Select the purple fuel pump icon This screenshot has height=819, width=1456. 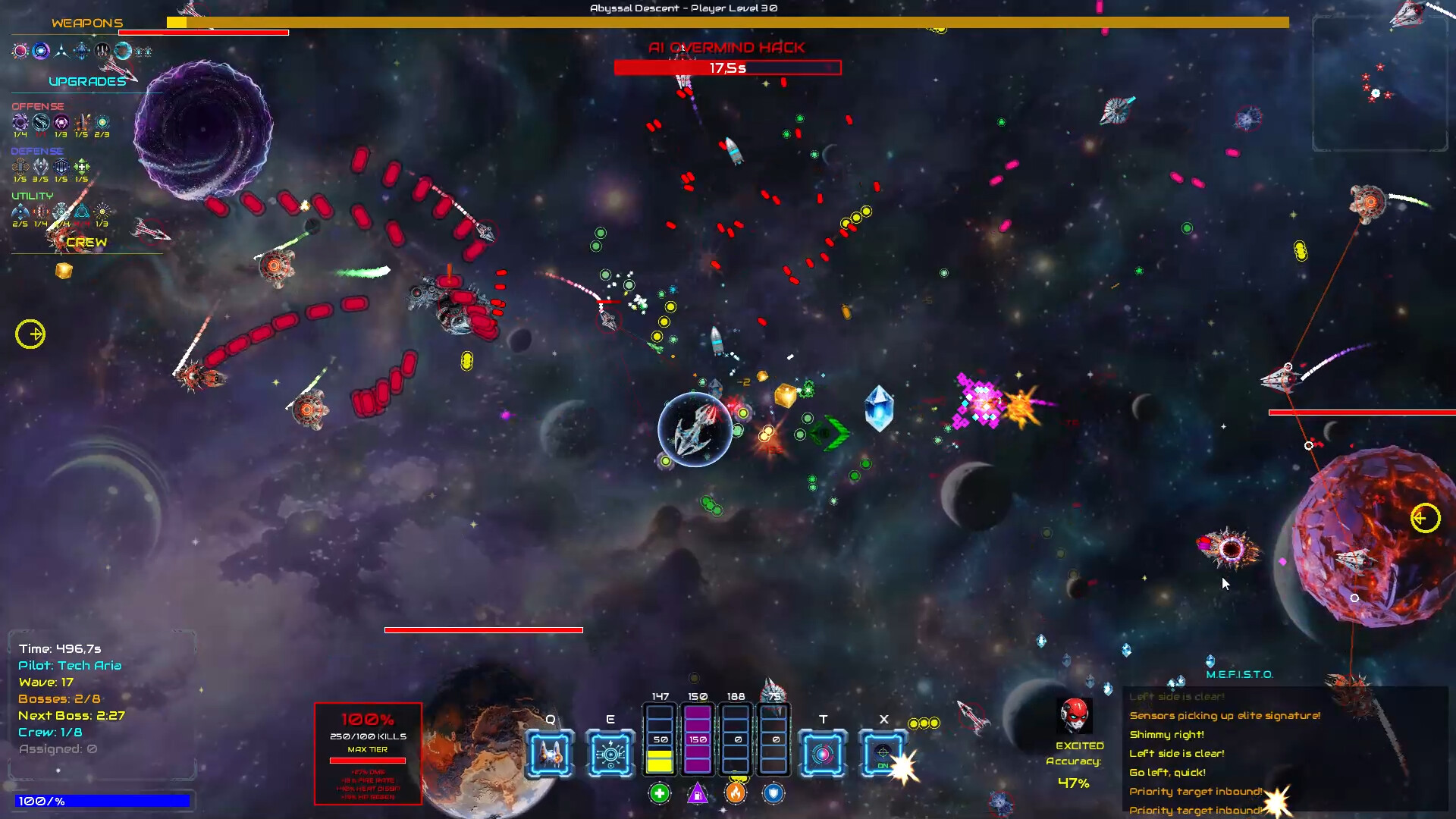[x=698, y=793]
